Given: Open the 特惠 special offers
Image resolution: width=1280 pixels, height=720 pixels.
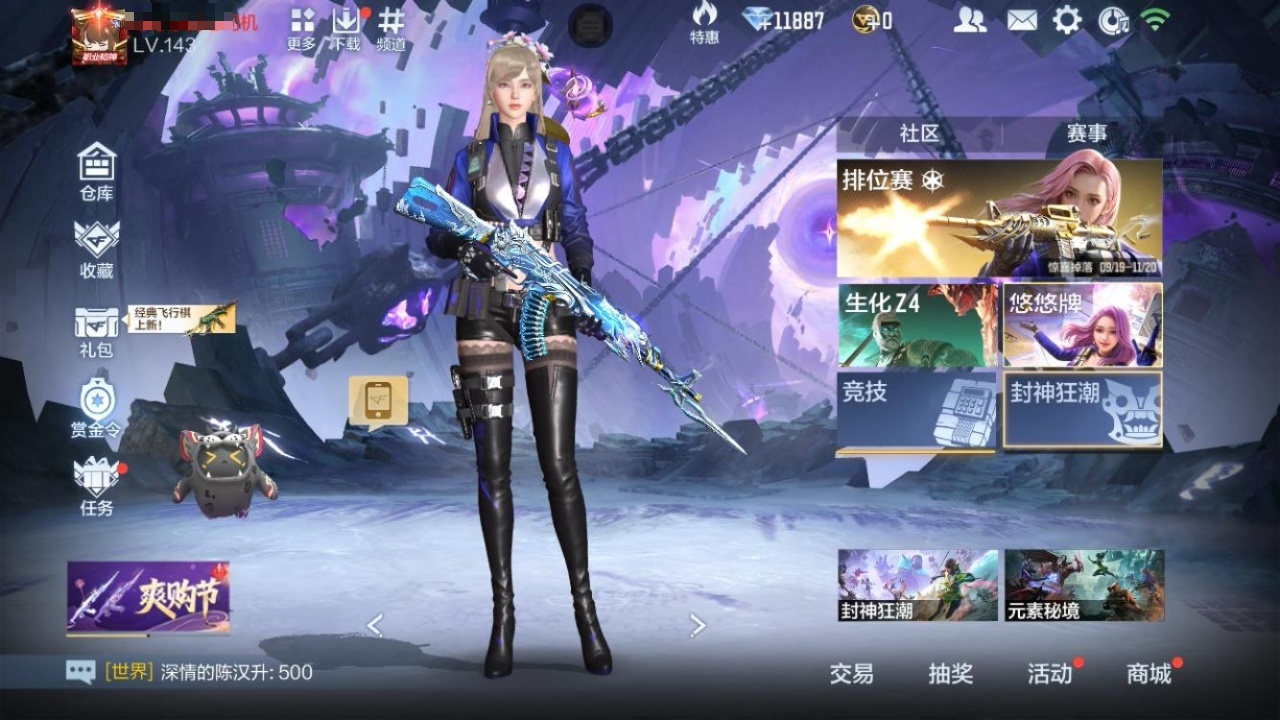Looking at the screenshot, I should tap(704, 22).
